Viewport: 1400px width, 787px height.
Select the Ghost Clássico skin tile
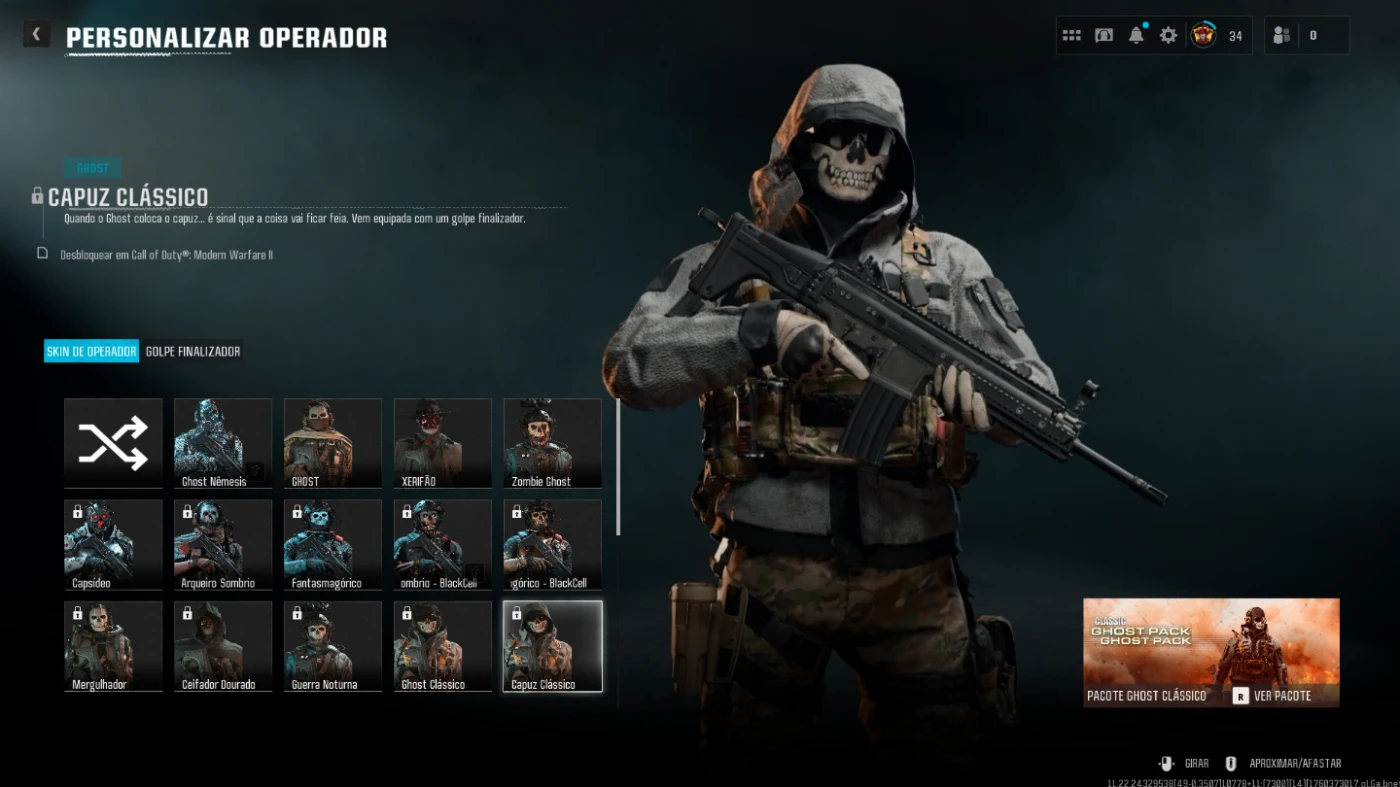tap(442, 646)
